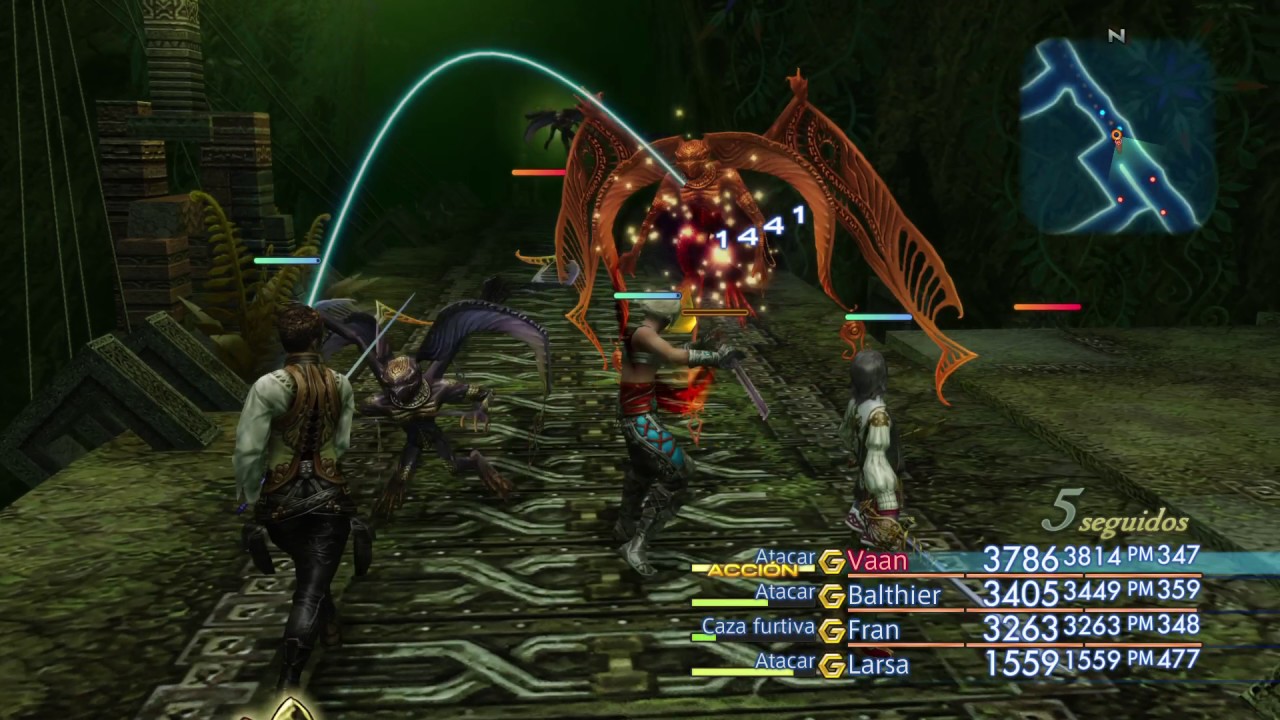
Task: Click Larsa's gambit G icon
Action: [832, 665]
